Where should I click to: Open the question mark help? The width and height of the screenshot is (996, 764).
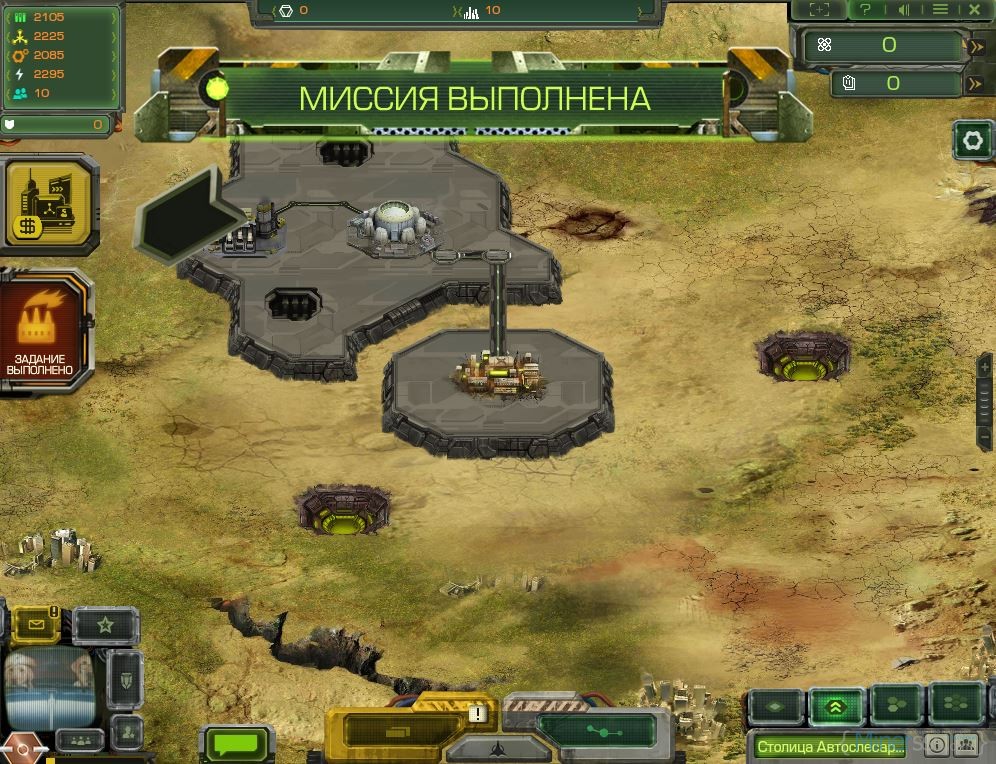(x=866, y=10)
